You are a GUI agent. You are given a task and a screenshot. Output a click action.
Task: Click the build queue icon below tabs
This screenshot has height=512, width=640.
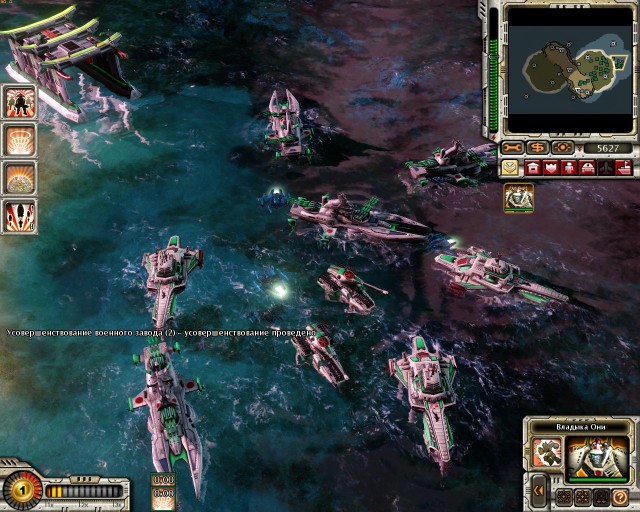[x=518, y=197]
